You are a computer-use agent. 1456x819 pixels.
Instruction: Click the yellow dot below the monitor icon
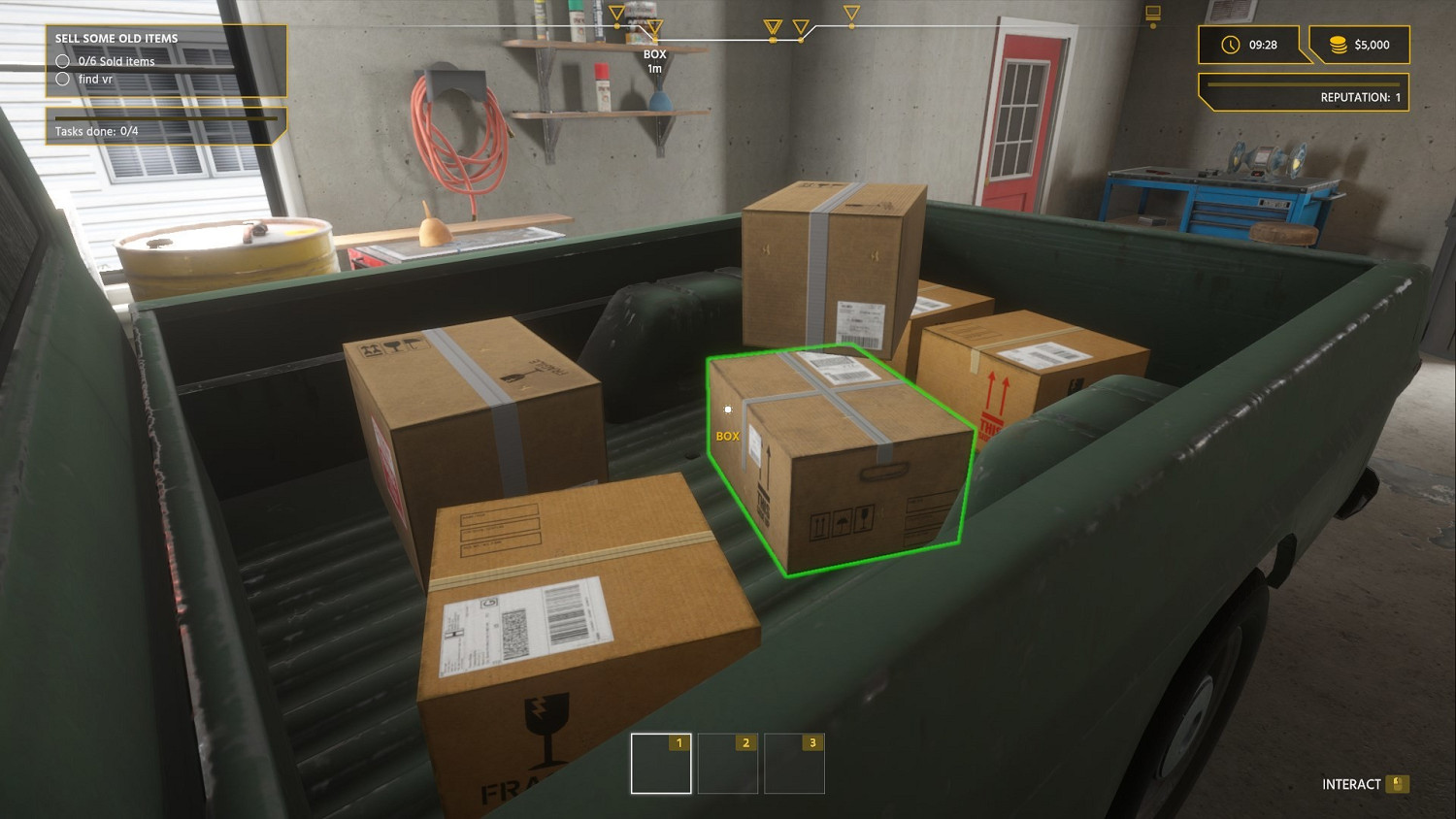pos(1153,26)
